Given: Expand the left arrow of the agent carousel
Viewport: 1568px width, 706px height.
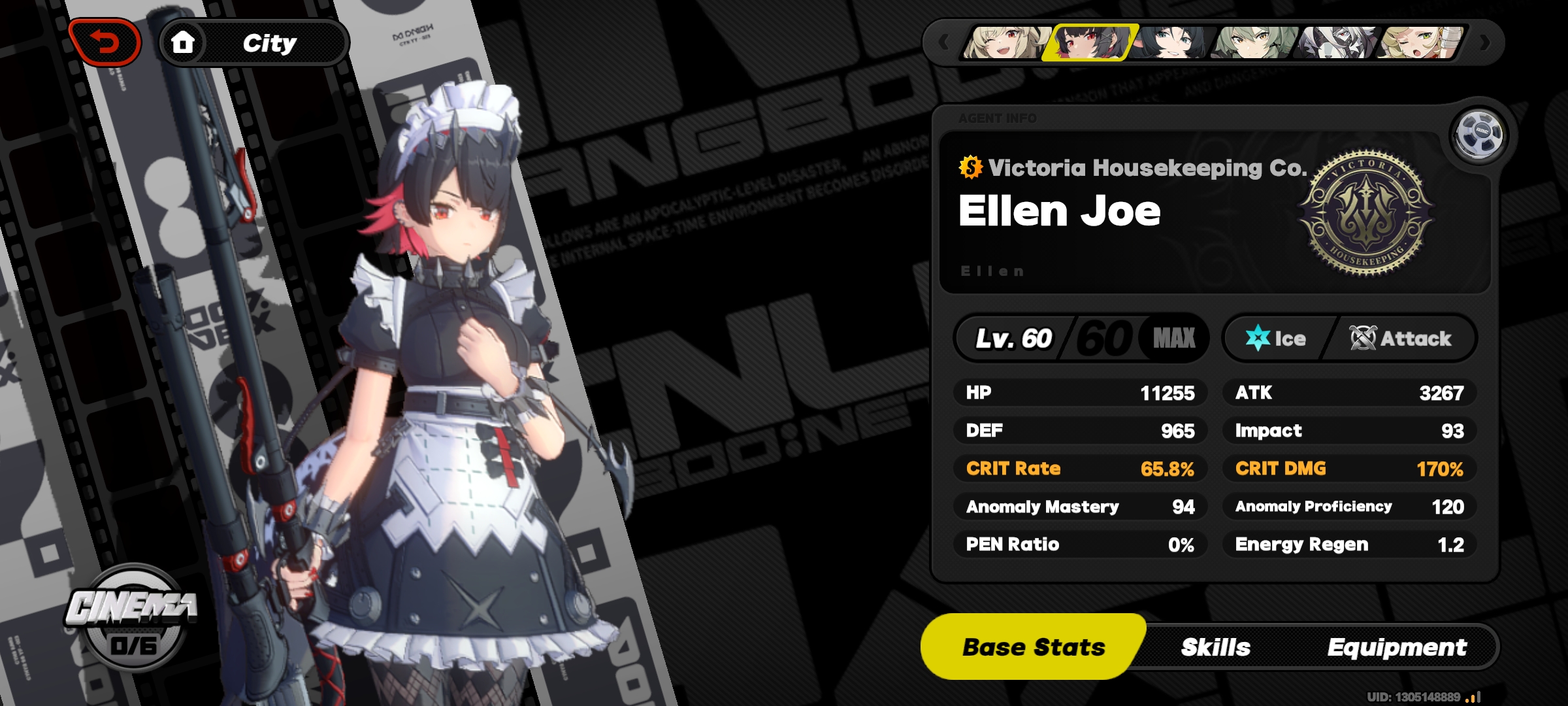Looking at the screenshot, I should tap(945, 41).
